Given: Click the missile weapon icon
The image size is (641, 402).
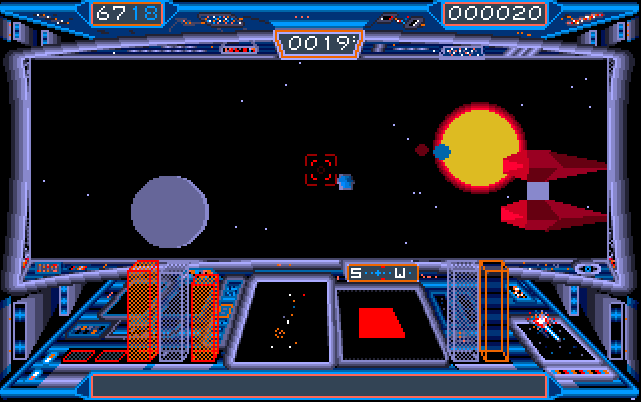Looking at the screenshot, I should (545, 323).
